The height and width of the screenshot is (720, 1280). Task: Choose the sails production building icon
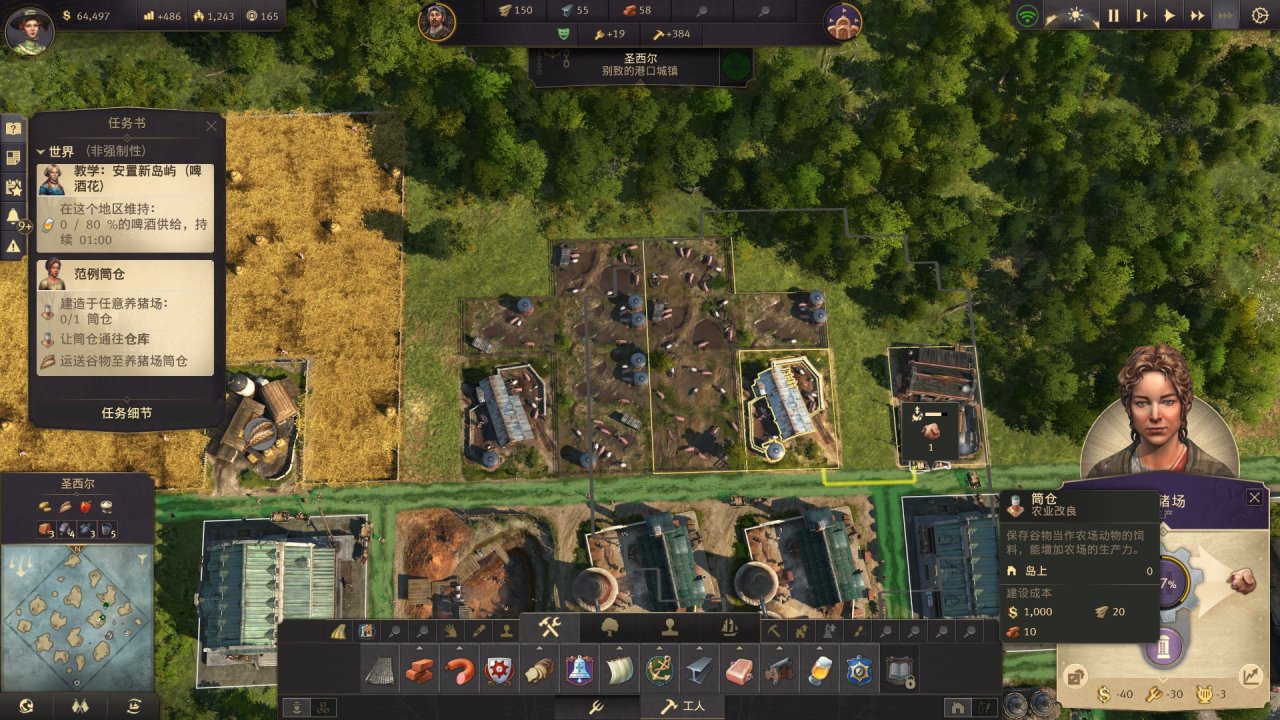point(619,671)
